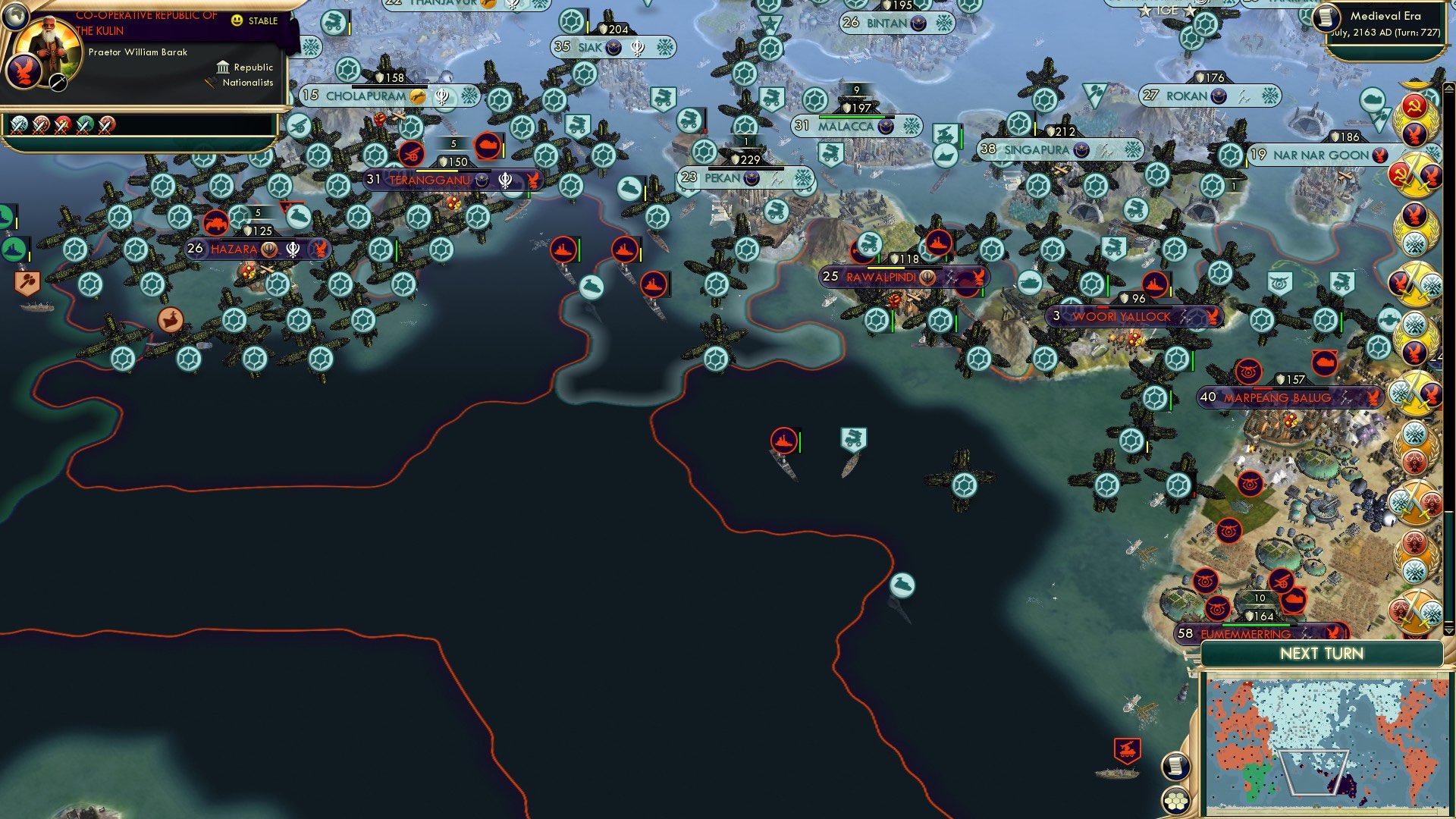Open the notification log scroll icon beside minimap
Viewport: 1456px width, 819px height.
coord(1176,766)
